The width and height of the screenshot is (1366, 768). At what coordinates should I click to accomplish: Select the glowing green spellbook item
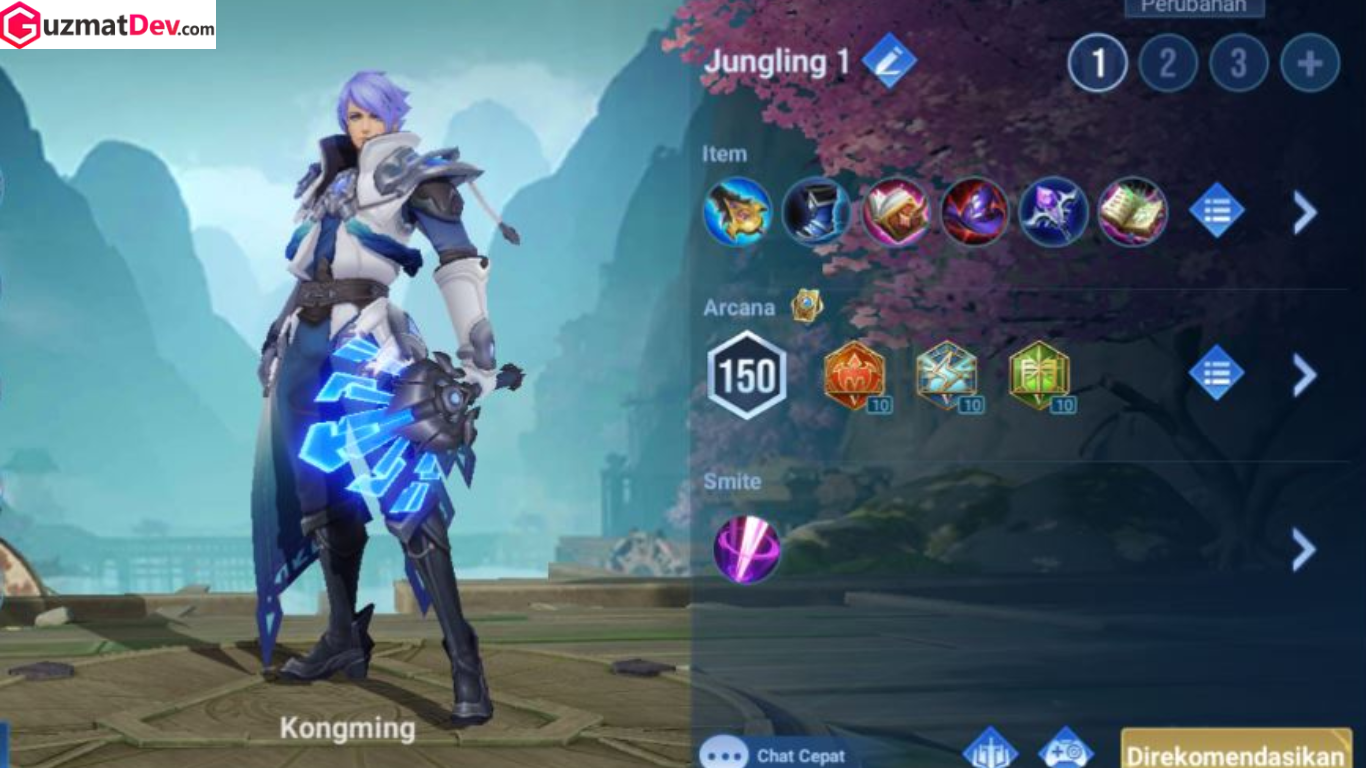click(x=1133, y=211)
